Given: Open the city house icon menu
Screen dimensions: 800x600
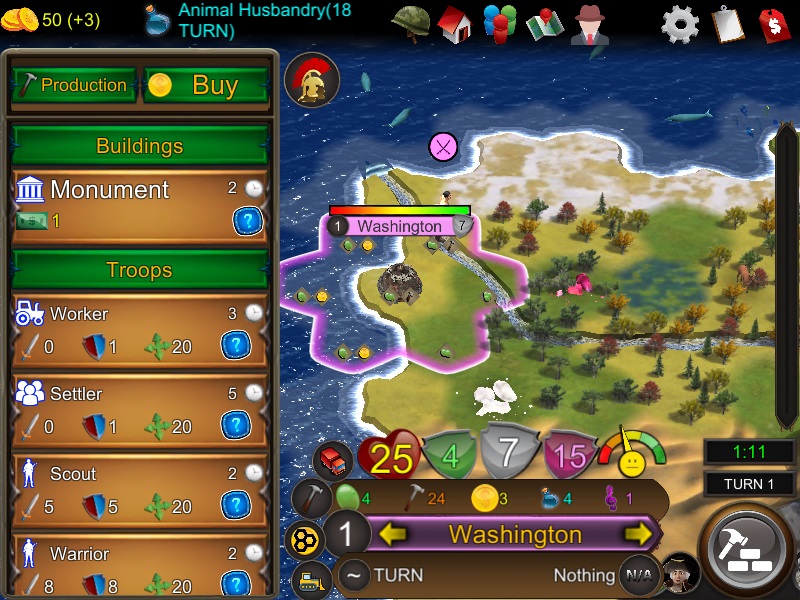Looking at the screenshot, I should (454, 23).
